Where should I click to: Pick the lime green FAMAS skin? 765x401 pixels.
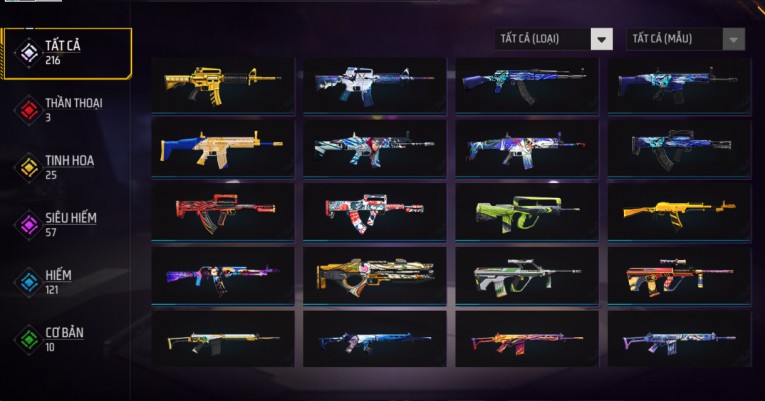(x=527, y=211)
